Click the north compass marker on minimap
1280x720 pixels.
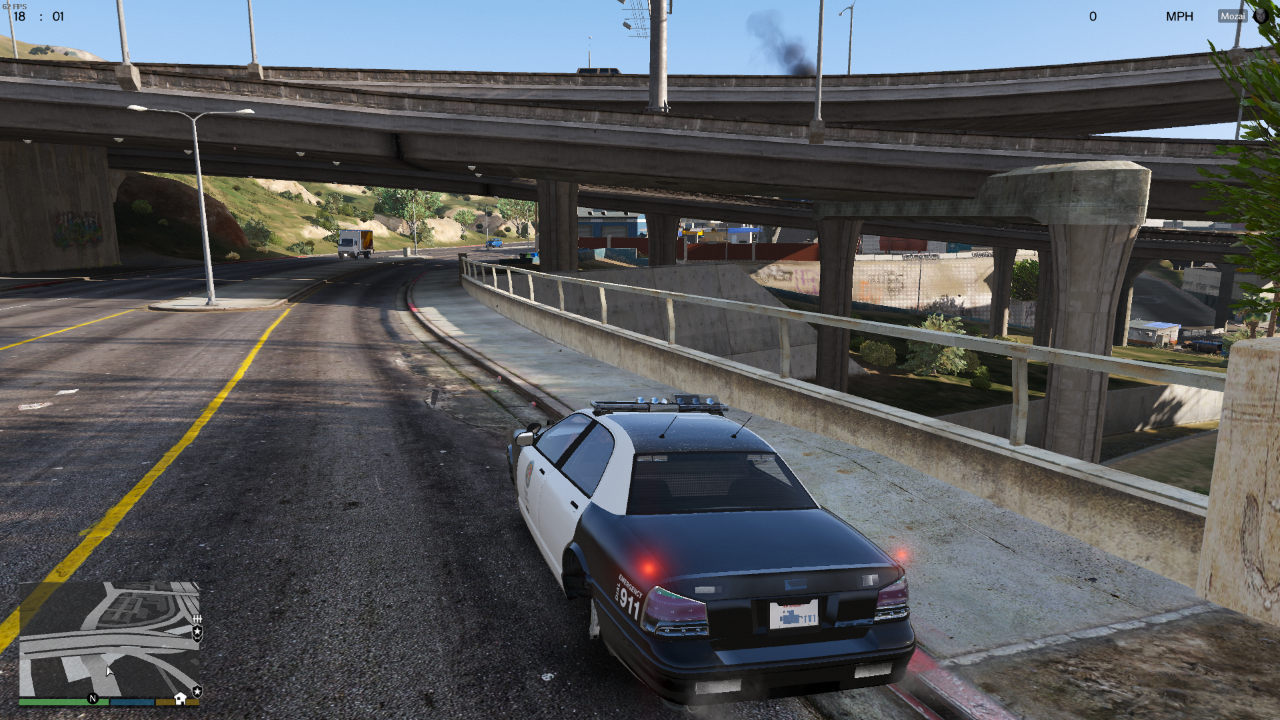93,697
